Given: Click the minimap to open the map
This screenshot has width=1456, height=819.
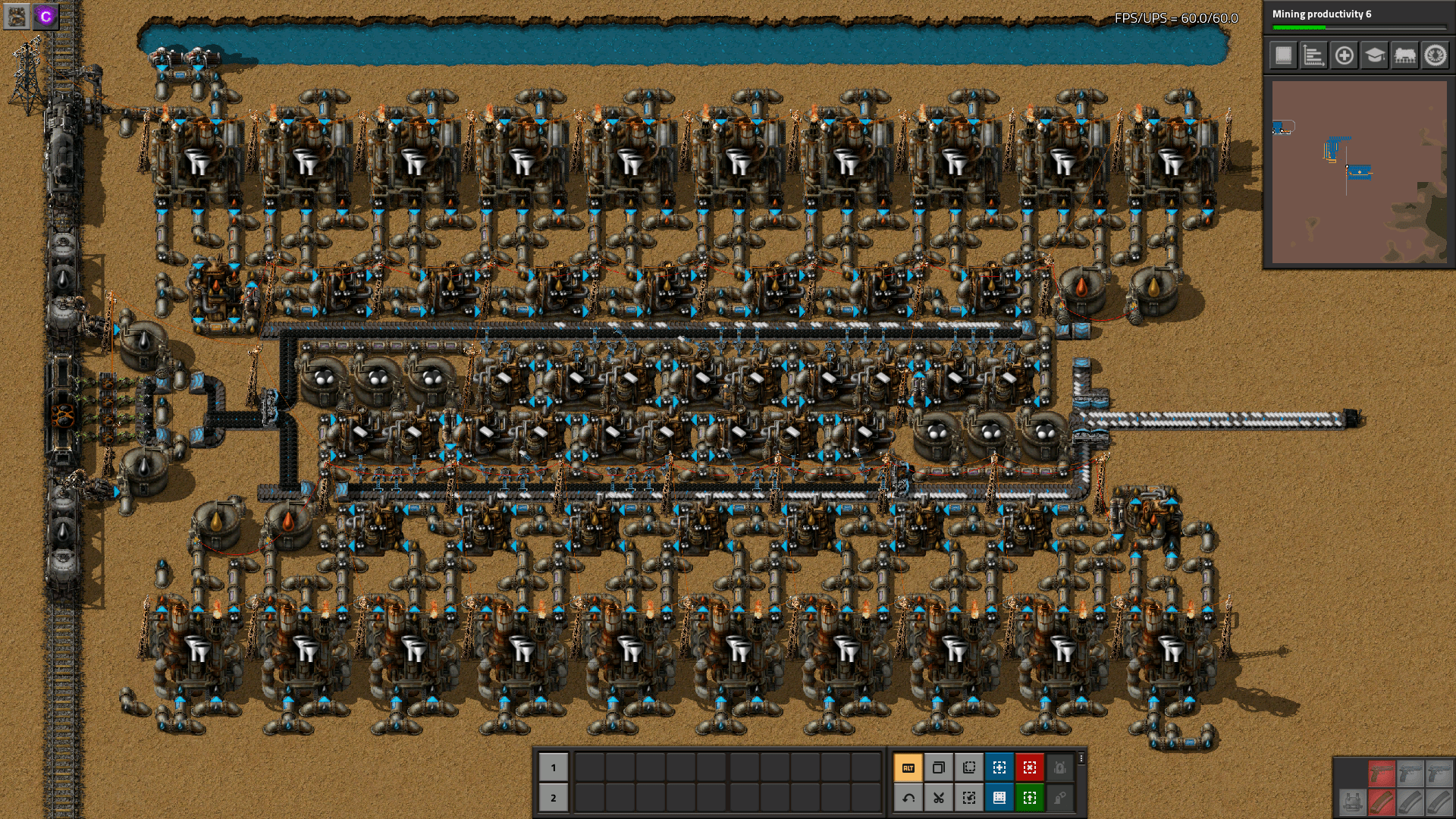Looking at the screenshot, I should pyautogui.click(x=1360, y=174).
